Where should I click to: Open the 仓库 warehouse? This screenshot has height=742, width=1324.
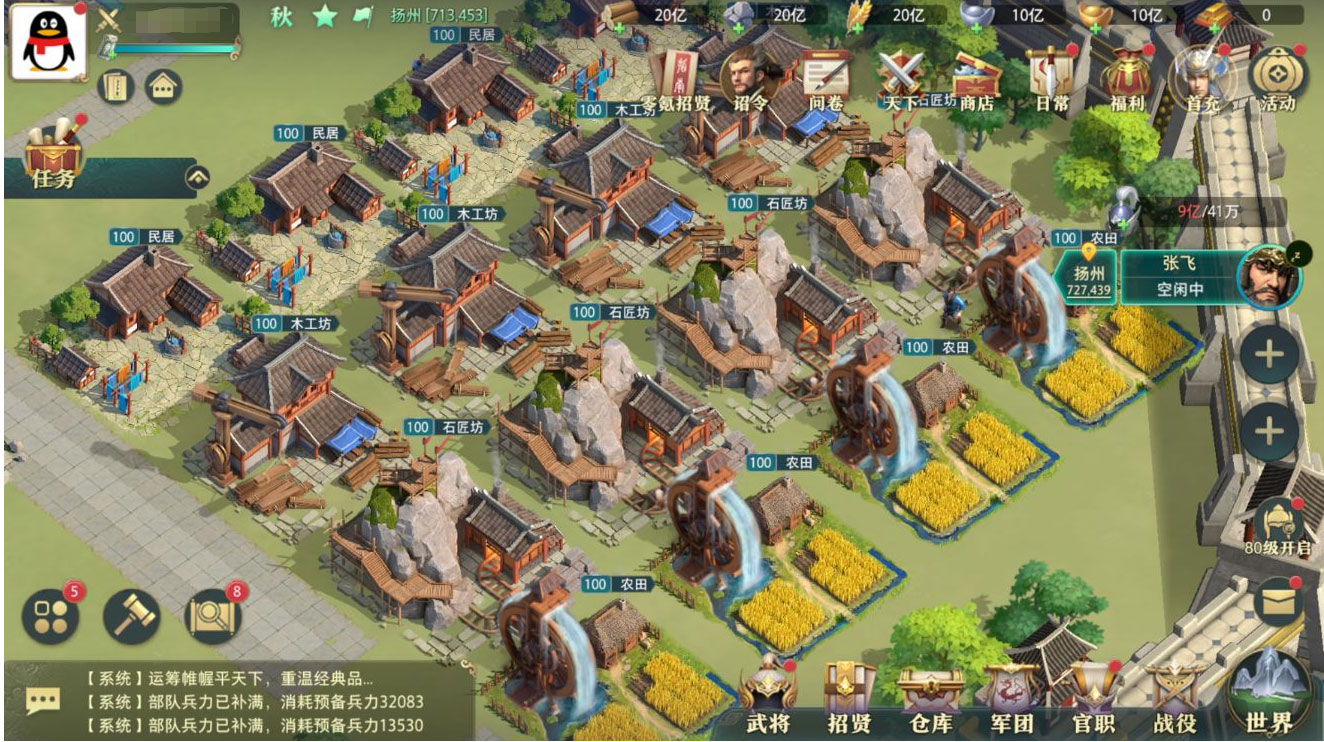[x=931, y=696]
